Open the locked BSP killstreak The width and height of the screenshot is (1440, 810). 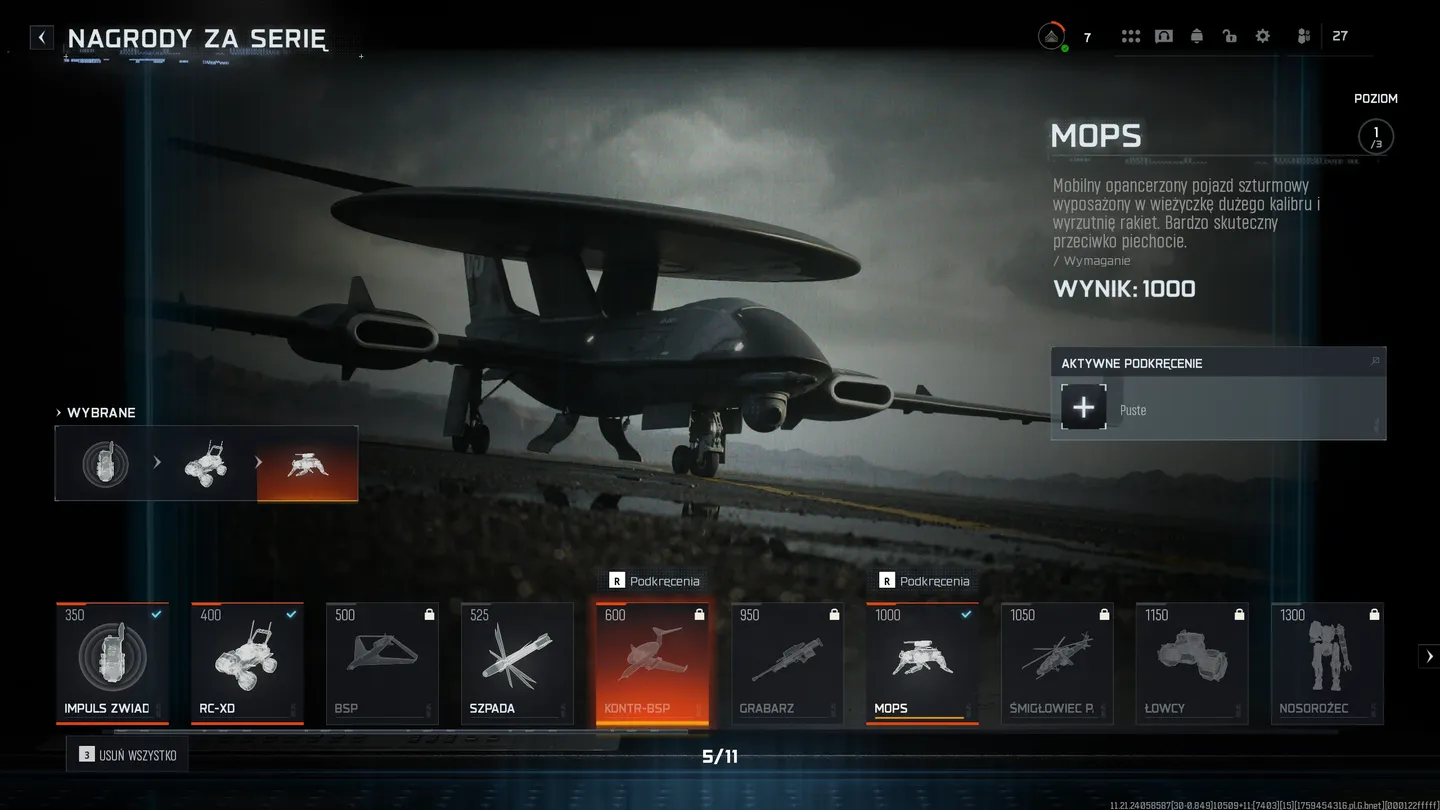382,660
